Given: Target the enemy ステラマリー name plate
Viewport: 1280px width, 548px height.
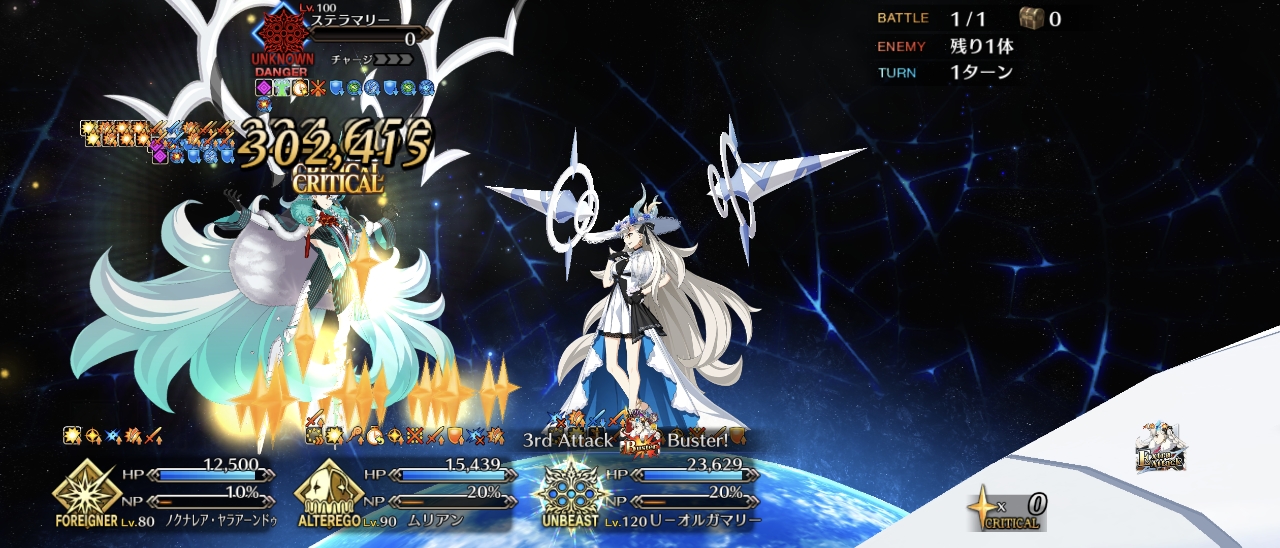Looking at the screenshot, I should tap(350, 20).
